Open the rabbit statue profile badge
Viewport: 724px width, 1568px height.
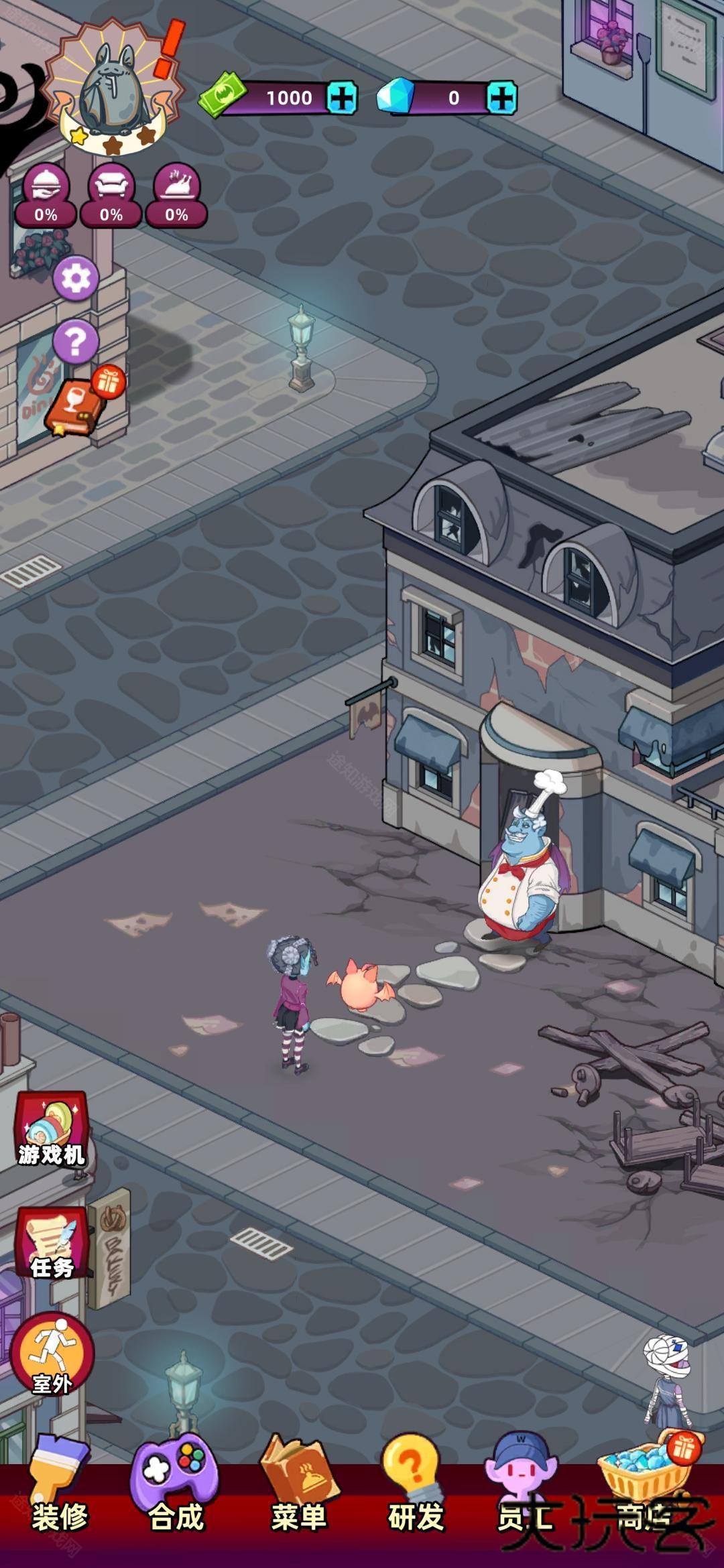click(x=112, y=84)
